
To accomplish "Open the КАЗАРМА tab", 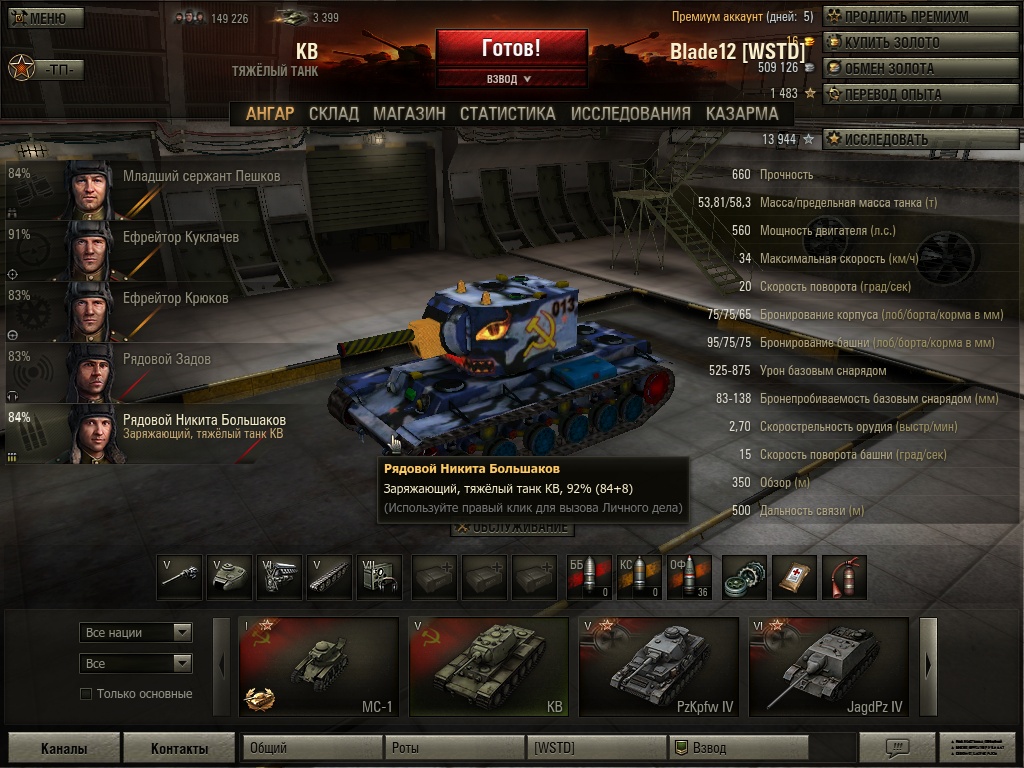I will pos(741,114).
